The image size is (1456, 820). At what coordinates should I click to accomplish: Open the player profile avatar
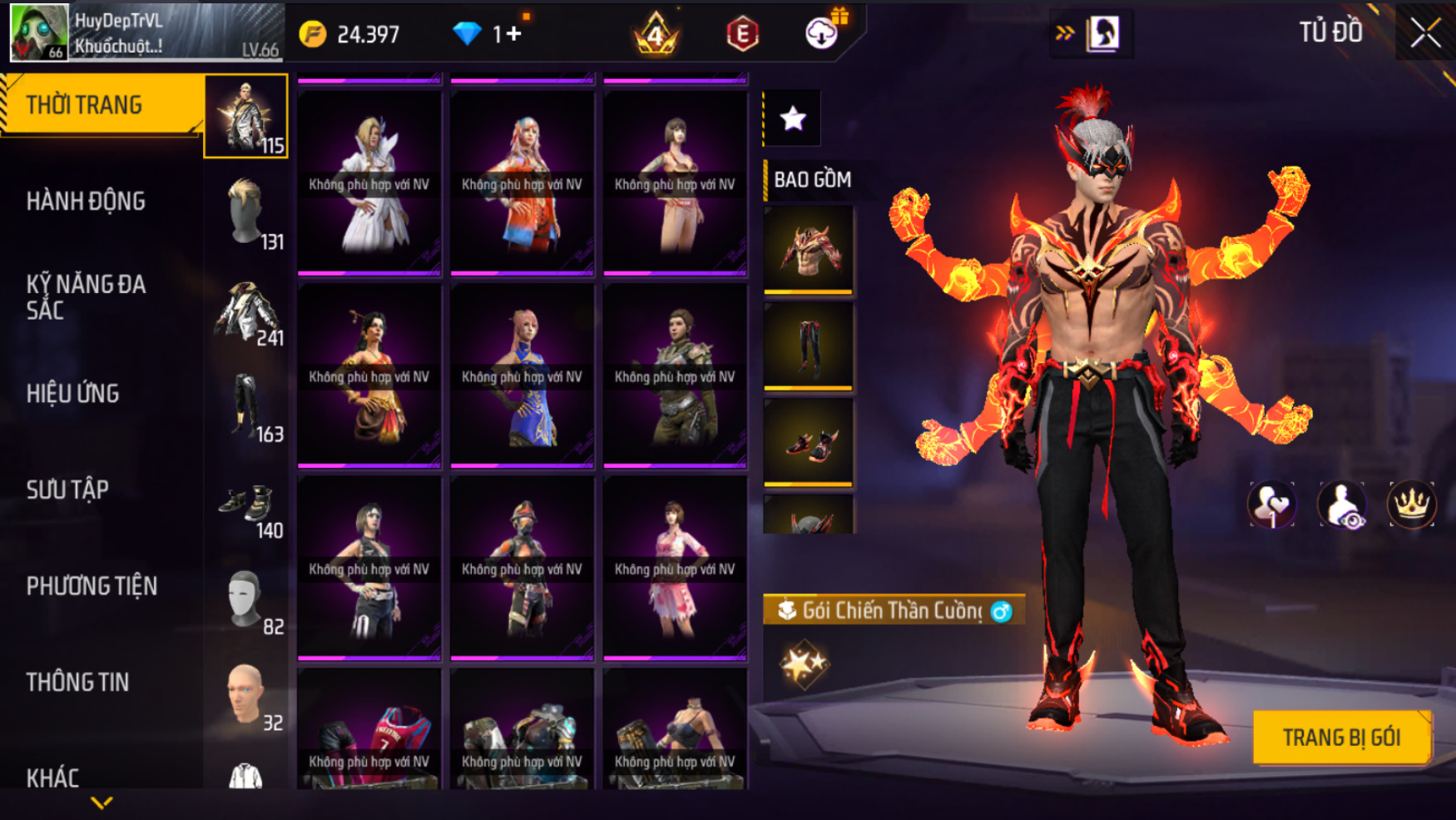(38, 32)
